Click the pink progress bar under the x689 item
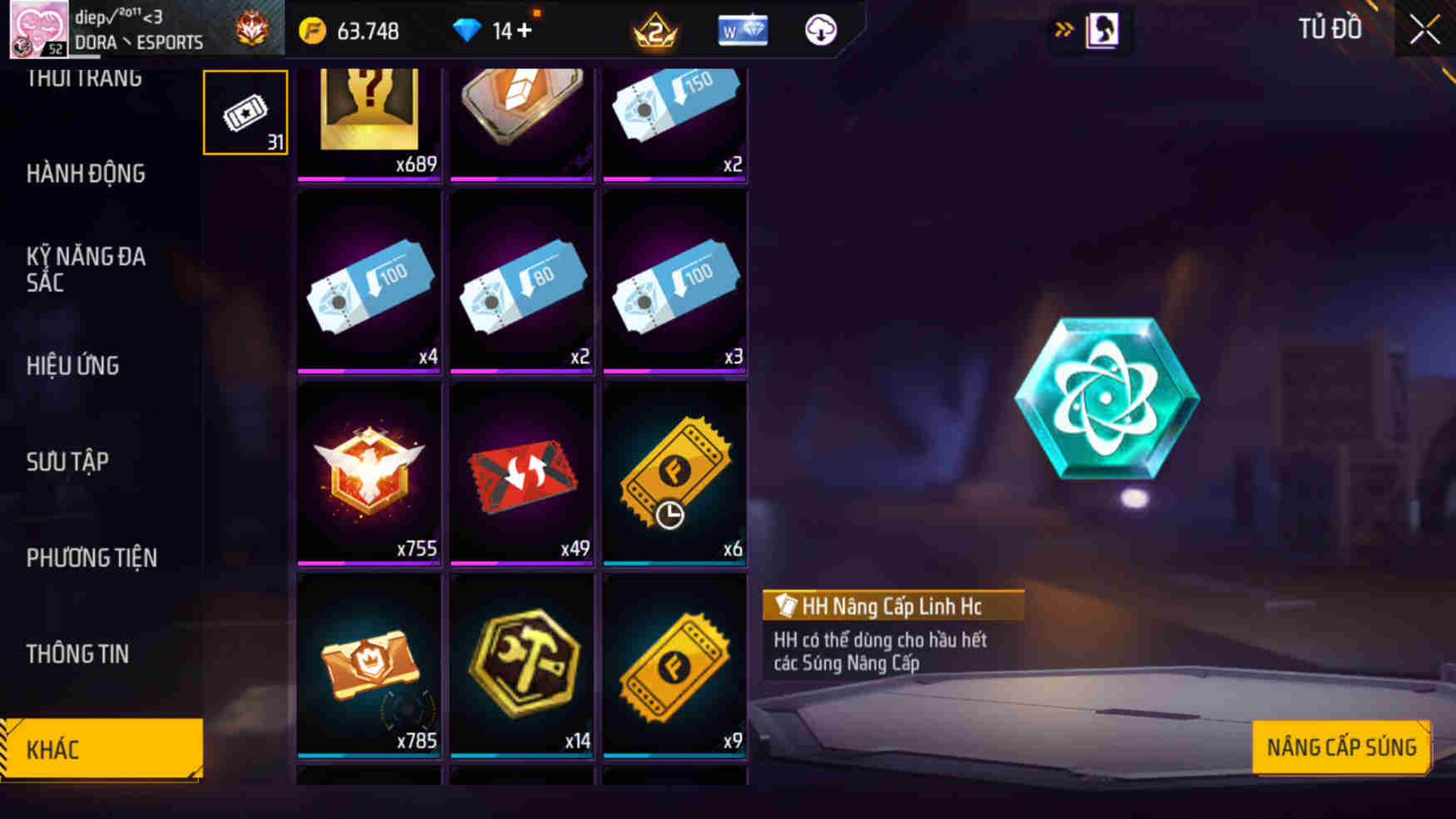Screen dimensions: 1456x819 click(368, 179)
